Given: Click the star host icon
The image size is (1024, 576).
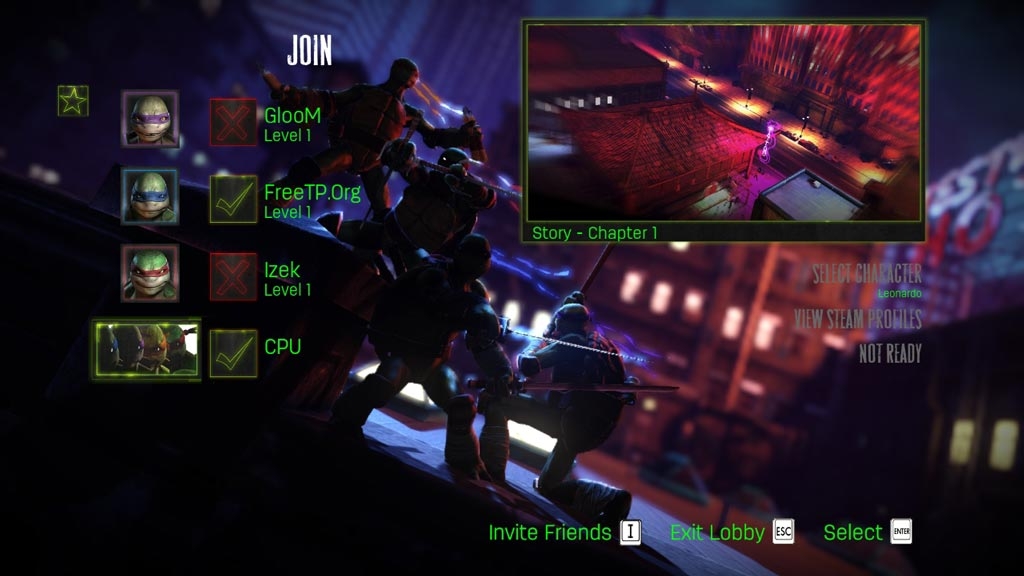Looking at the screenshot, I should (x=73, y=100).
